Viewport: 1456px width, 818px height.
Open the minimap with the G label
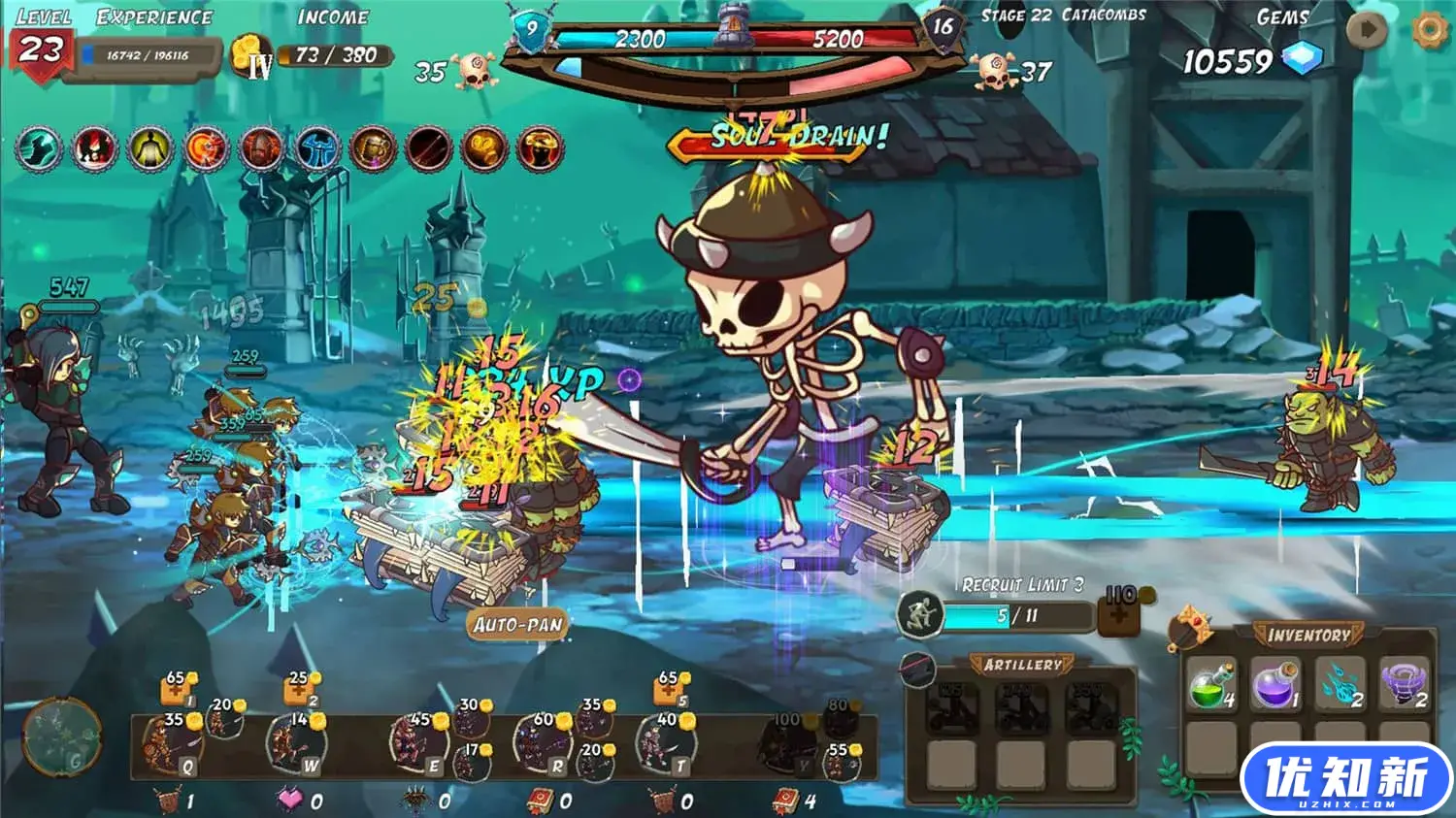pos(63,737)
